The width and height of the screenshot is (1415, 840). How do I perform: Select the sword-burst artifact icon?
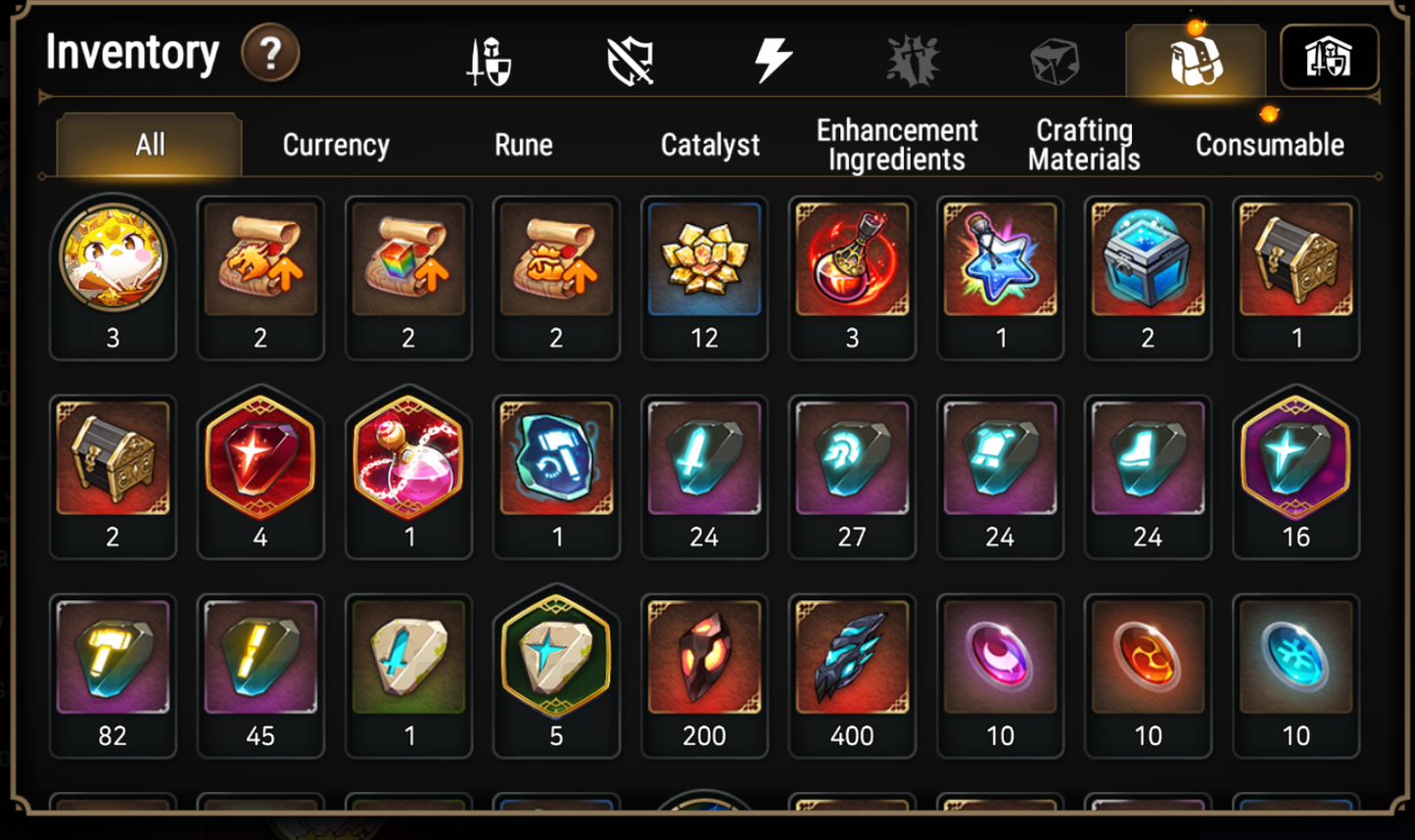pyautogui.click(x=915, y=59)
